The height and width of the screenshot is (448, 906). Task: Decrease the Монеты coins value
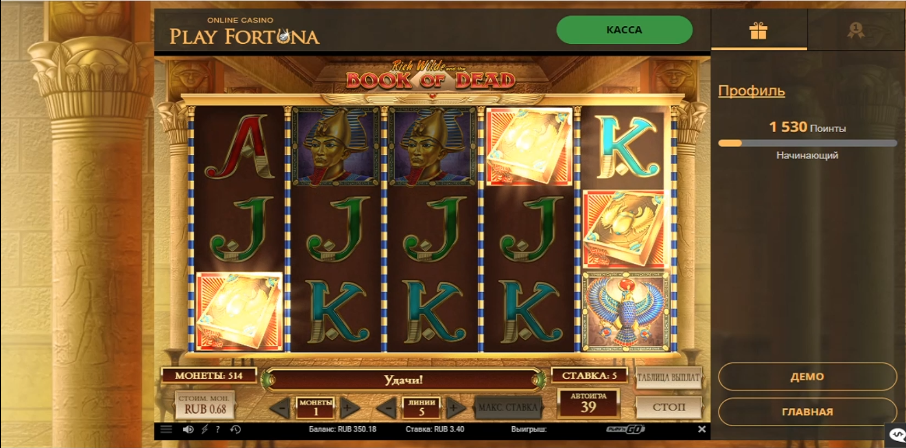281,408
